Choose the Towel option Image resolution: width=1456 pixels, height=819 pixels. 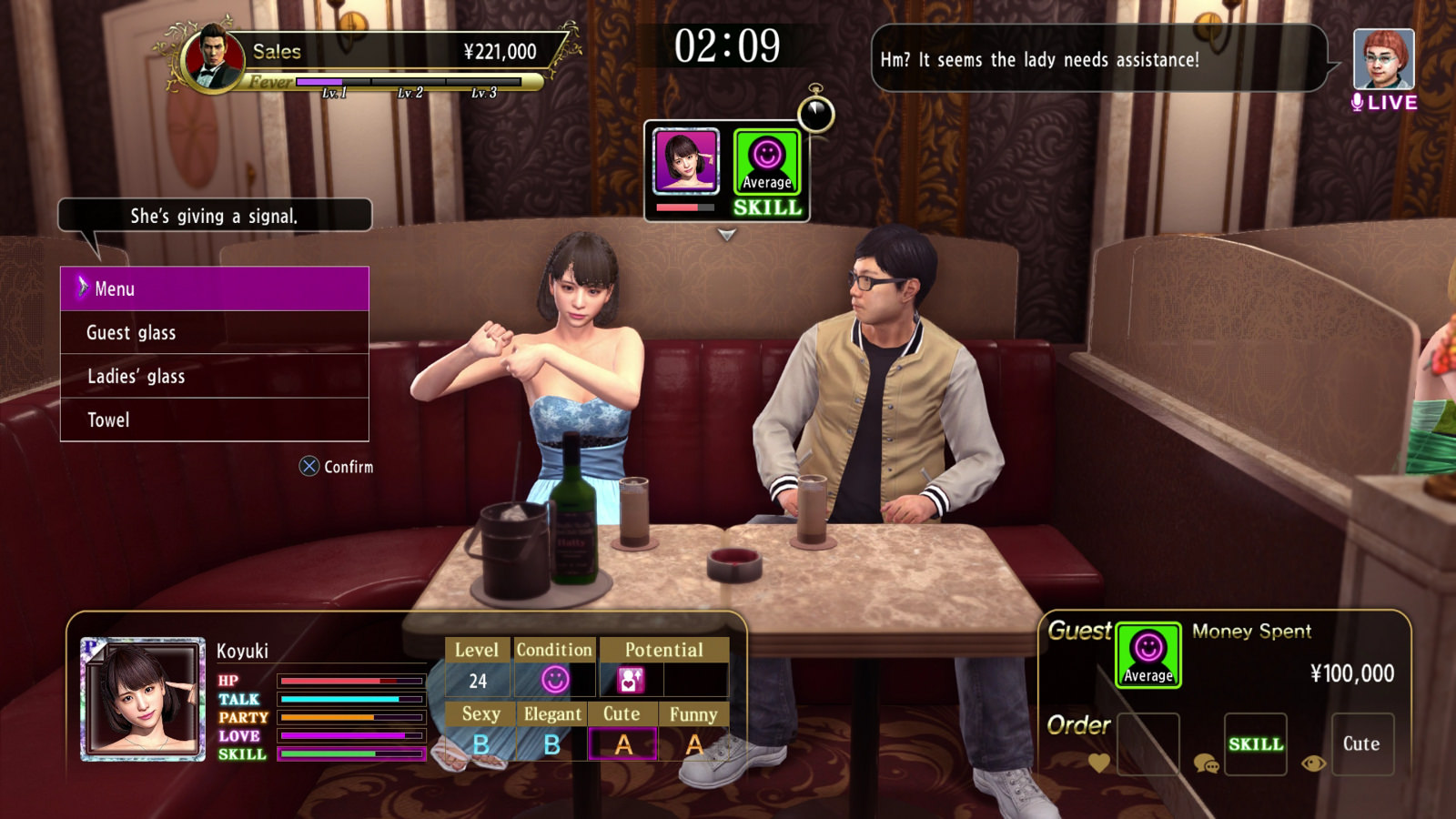click(x=215, y=420)
